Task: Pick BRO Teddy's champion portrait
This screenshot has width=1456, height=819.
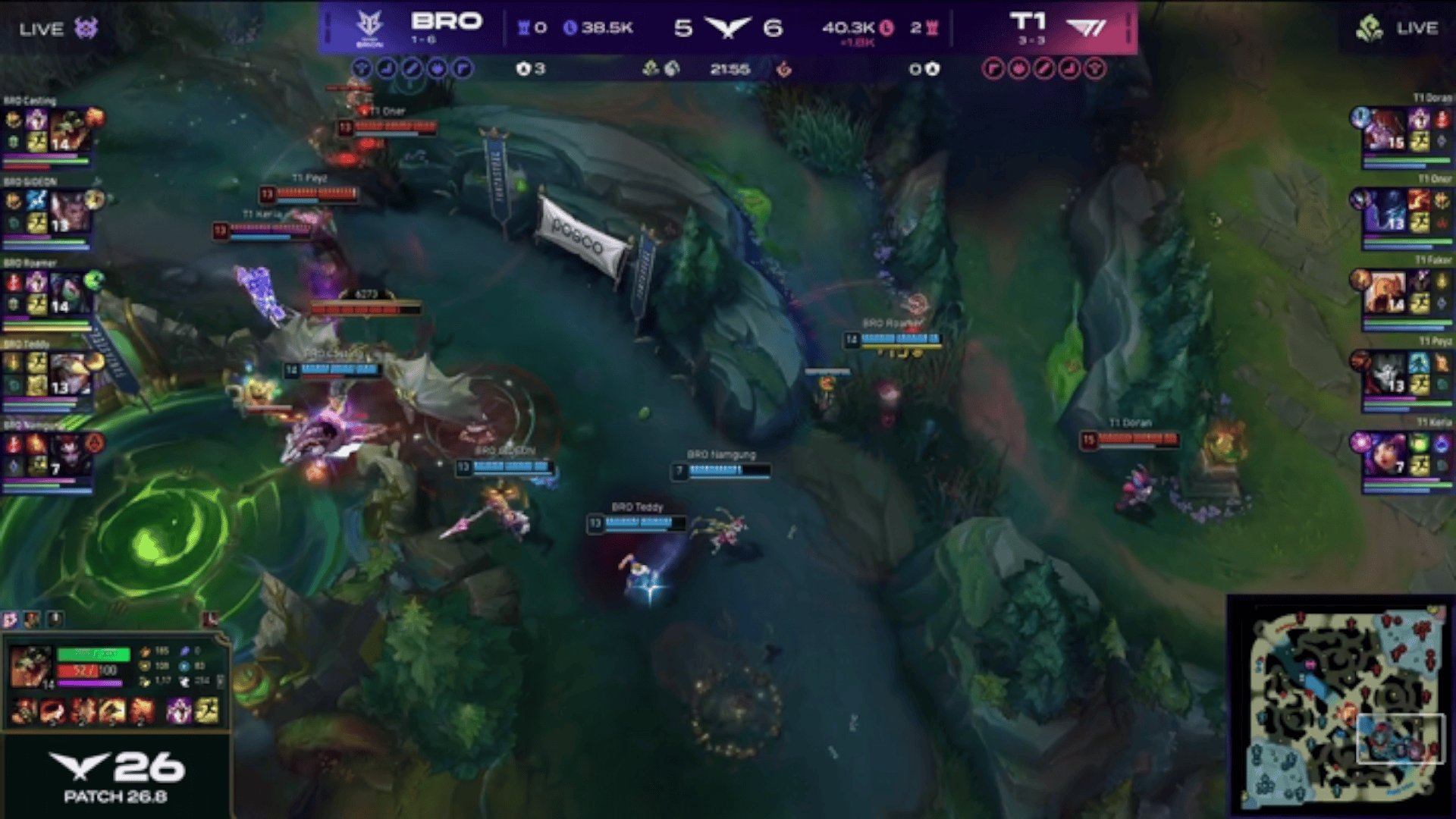Action: point(71,374)
